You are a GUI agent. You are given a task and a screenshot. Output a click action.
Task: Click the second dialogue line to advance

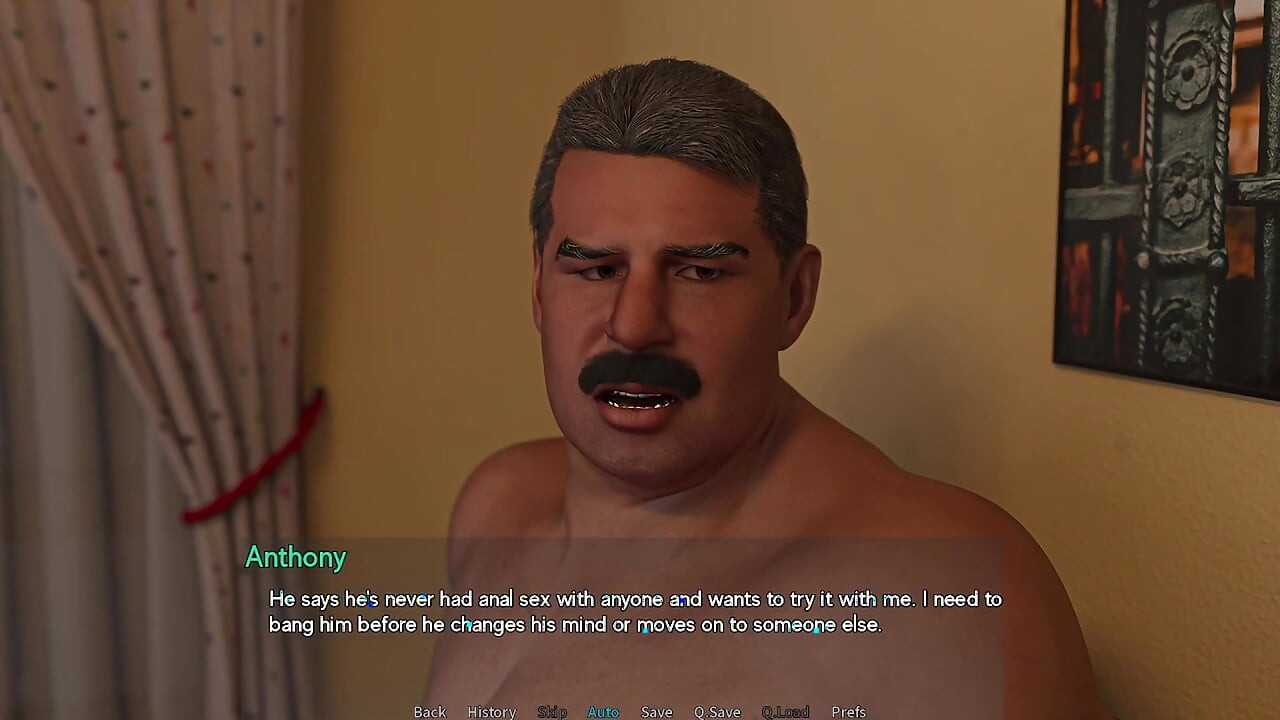click(x=575, y=624)
